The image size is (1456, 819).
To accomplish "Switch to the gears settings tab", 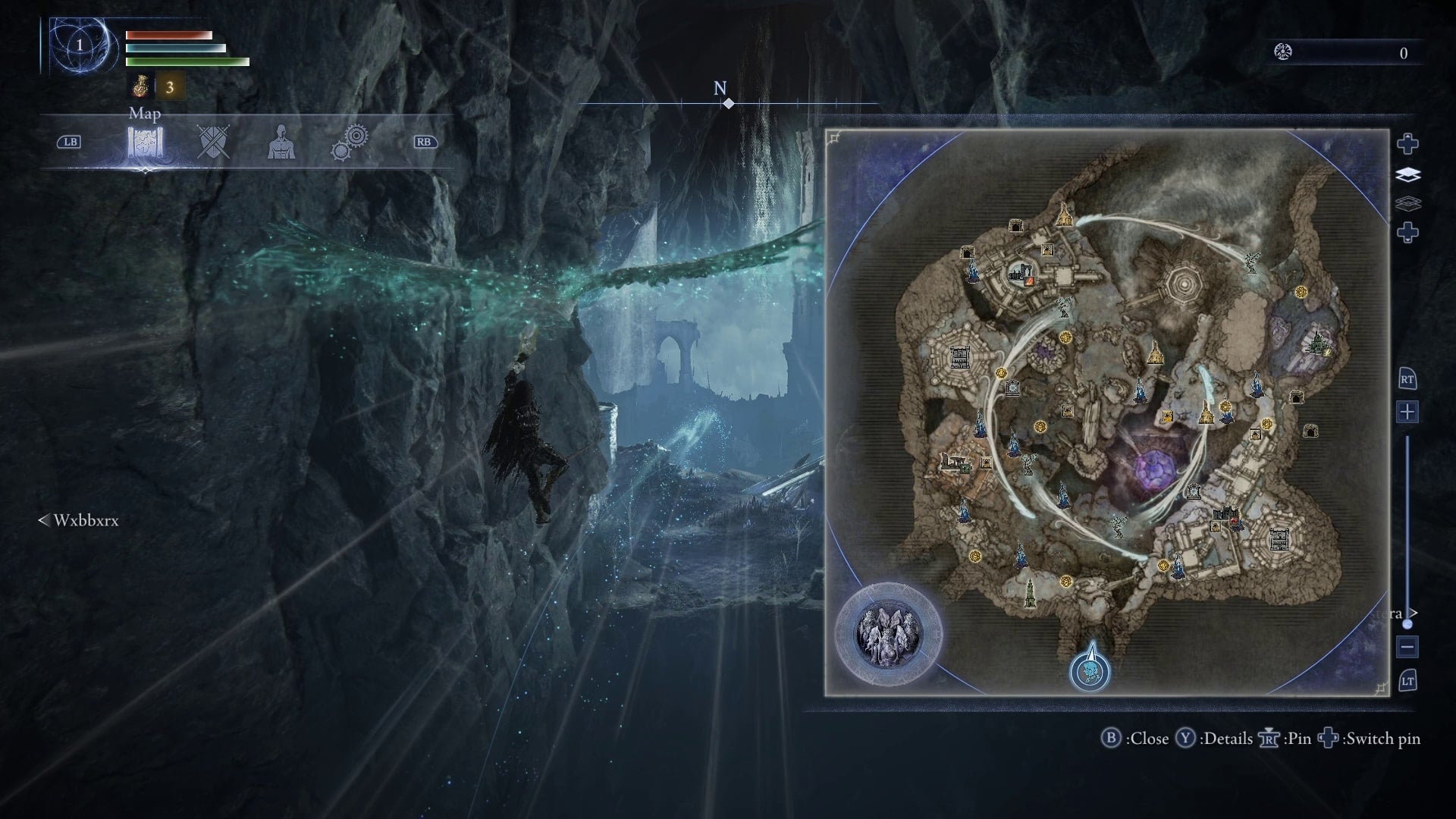I will coord(350,142).
